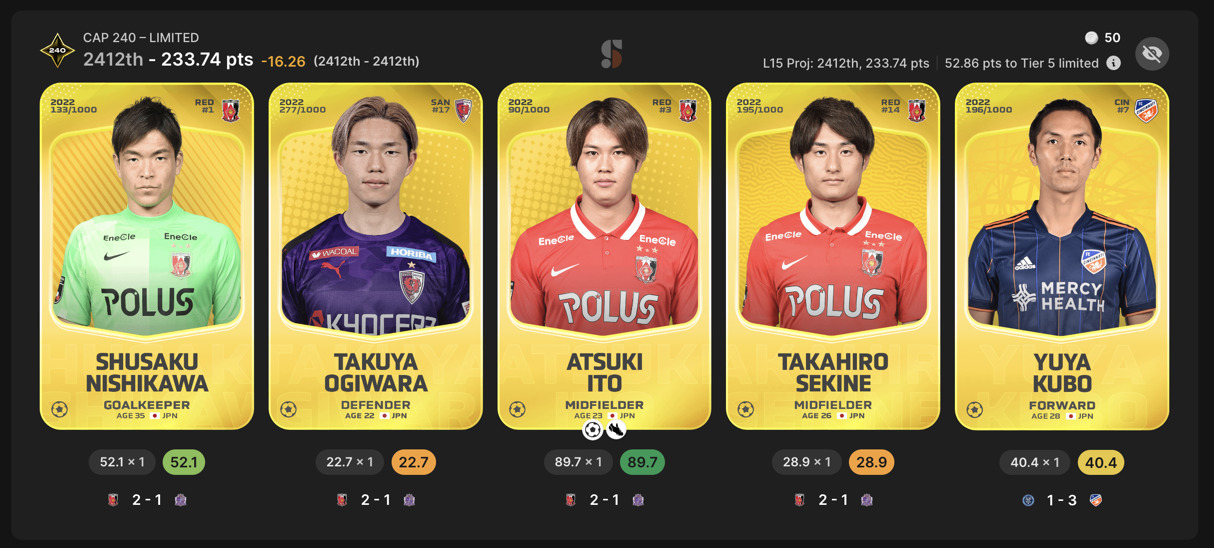
Task: Open the Cap 240 Limited star badge
Action: pos(57,50)
